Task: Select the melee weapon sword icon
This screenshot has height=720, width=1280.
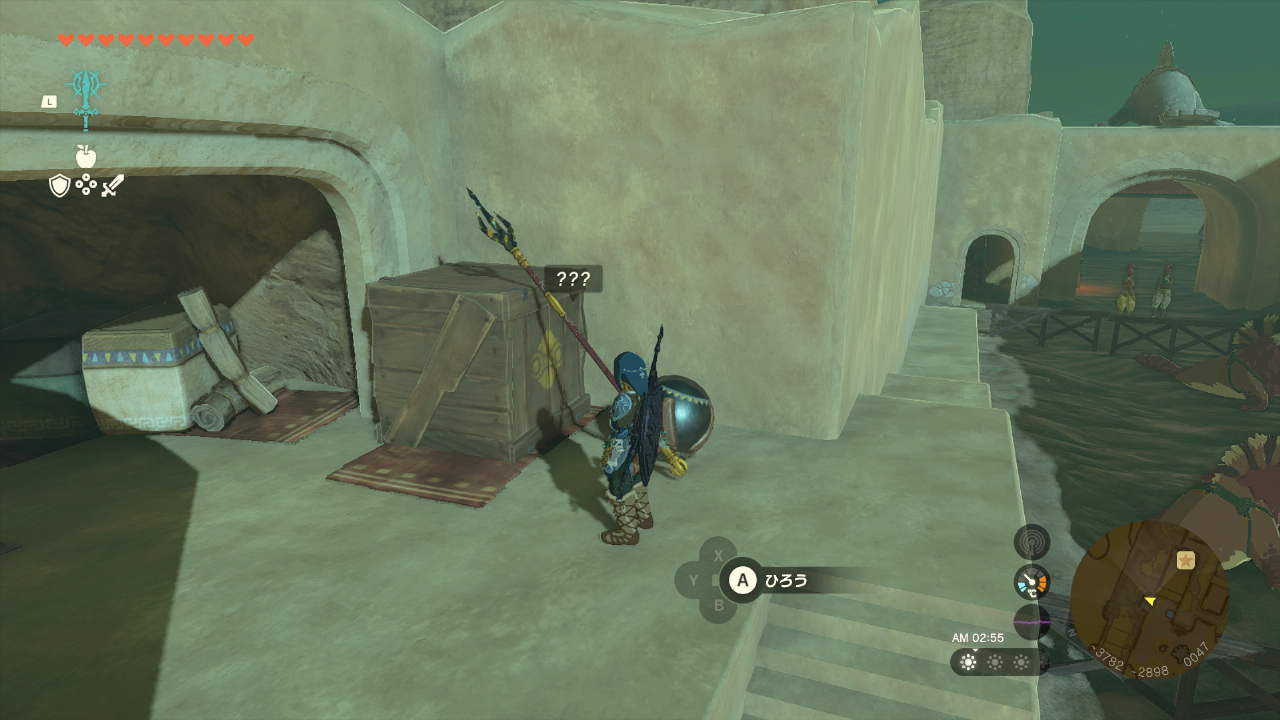Action: (112, 184)
